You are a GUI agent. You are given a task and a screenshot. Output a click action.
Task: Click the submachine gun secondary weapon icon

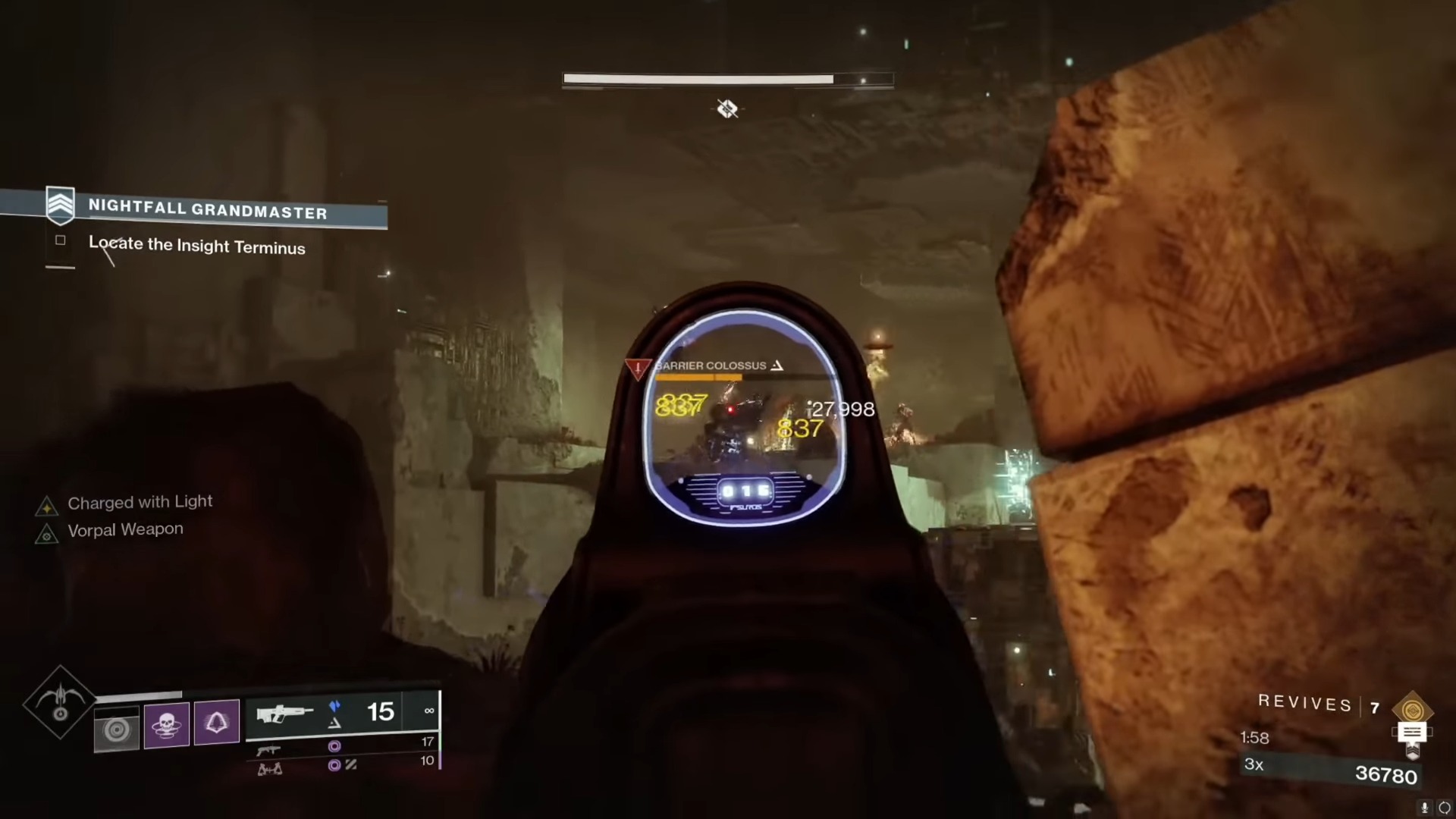click(x=269, y=750)
